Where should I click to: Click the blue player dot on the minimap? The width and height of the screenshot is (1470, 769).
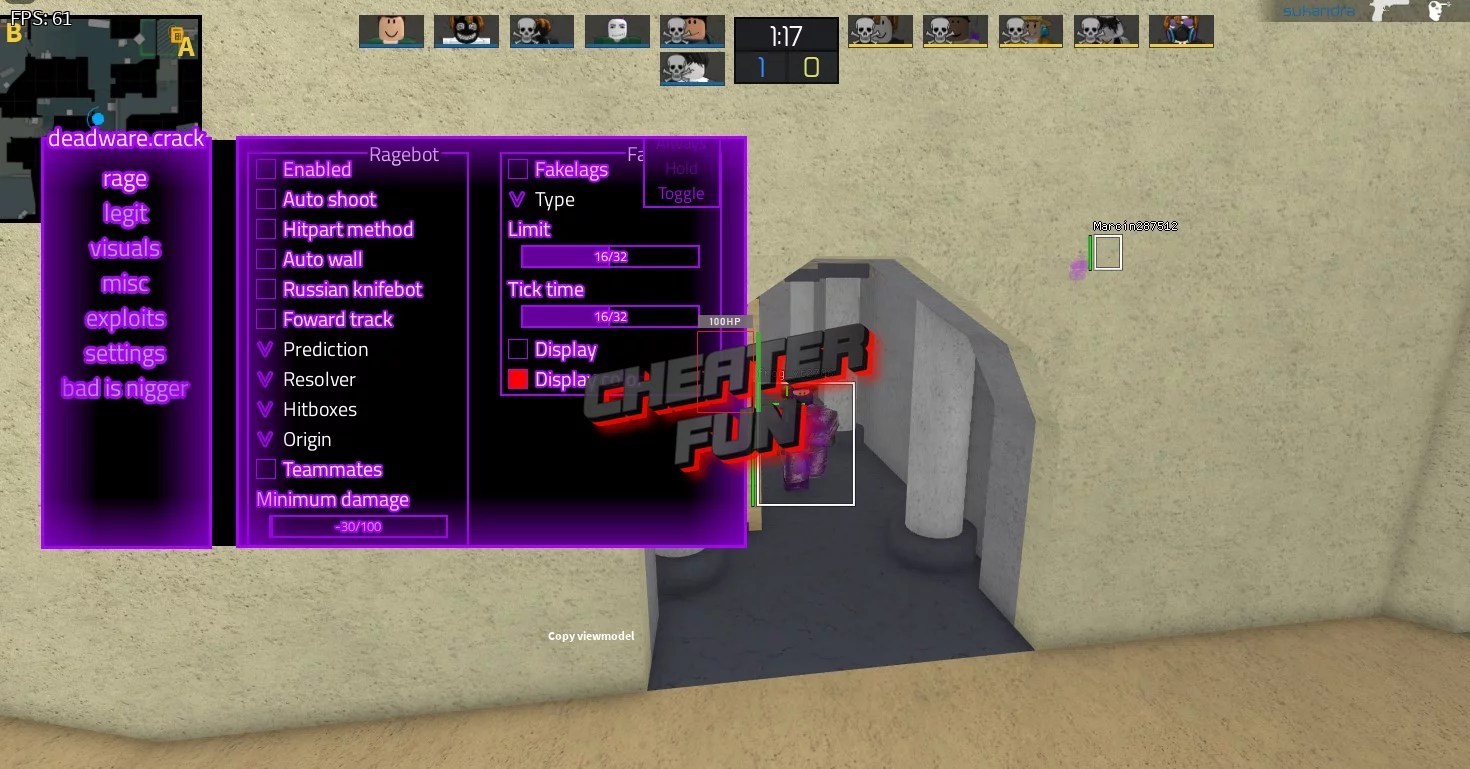click(x=97, y=118)
